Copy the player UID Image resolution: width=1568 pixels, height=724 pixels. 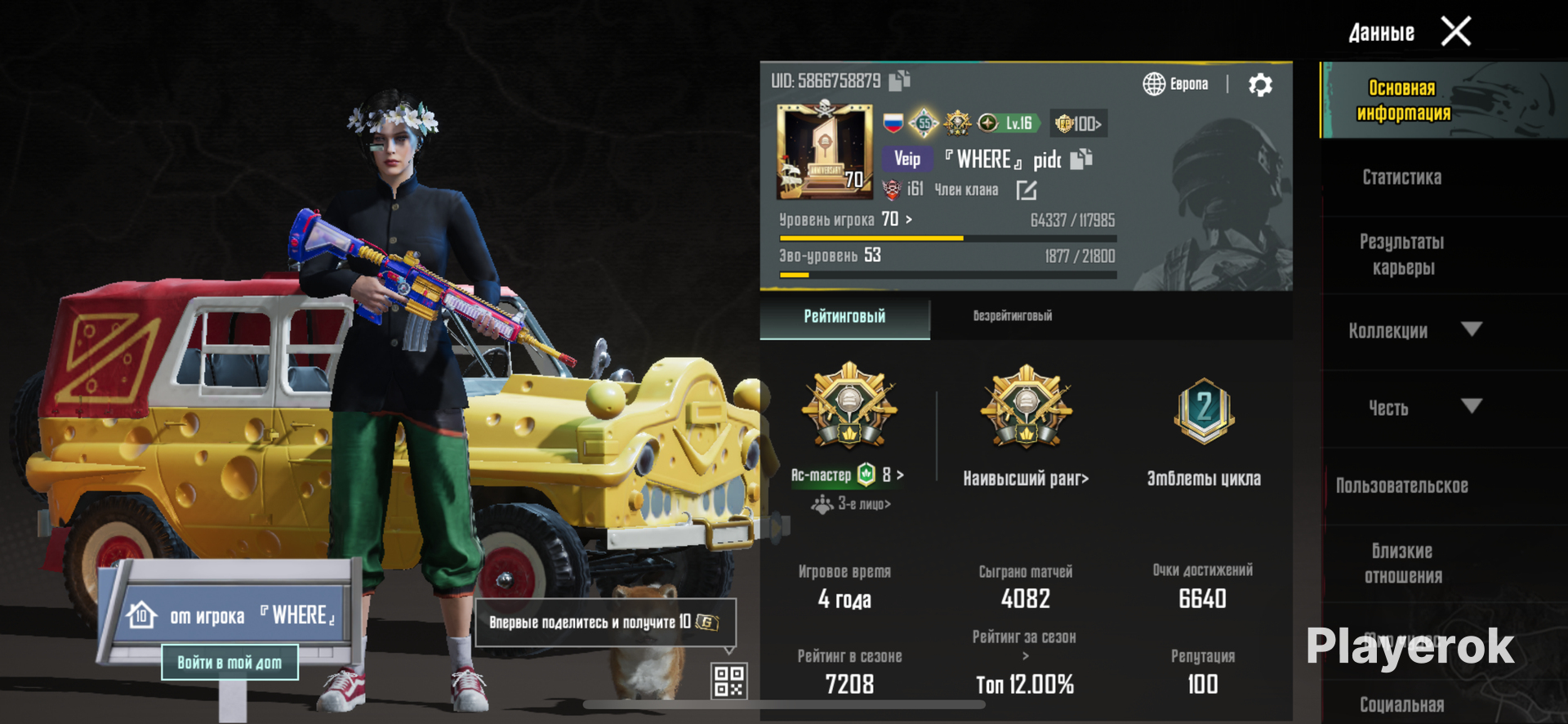pyautogui.click(x=899, y=81)
